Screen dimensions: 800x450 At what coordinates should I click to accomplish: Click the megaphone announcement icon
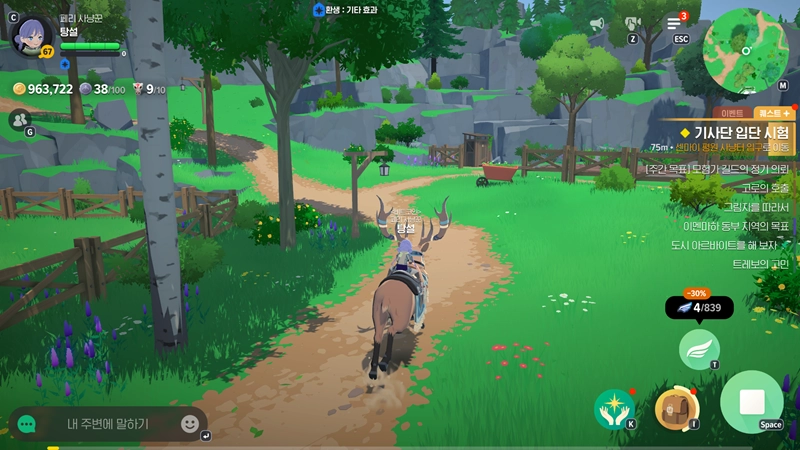pyautogui.click(x=597, y=23)
